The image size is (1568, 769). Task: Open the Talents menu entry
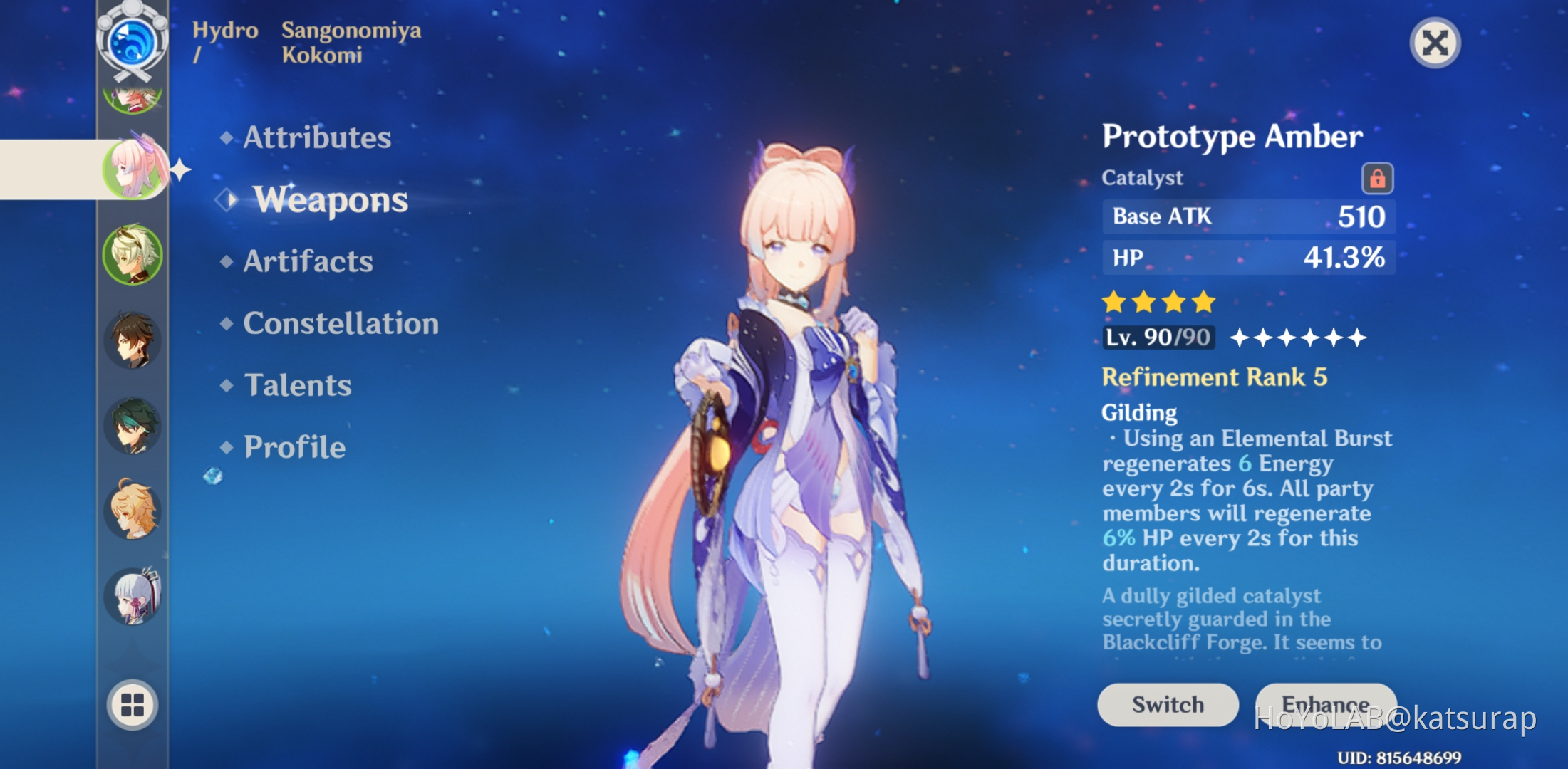(296, 385)
